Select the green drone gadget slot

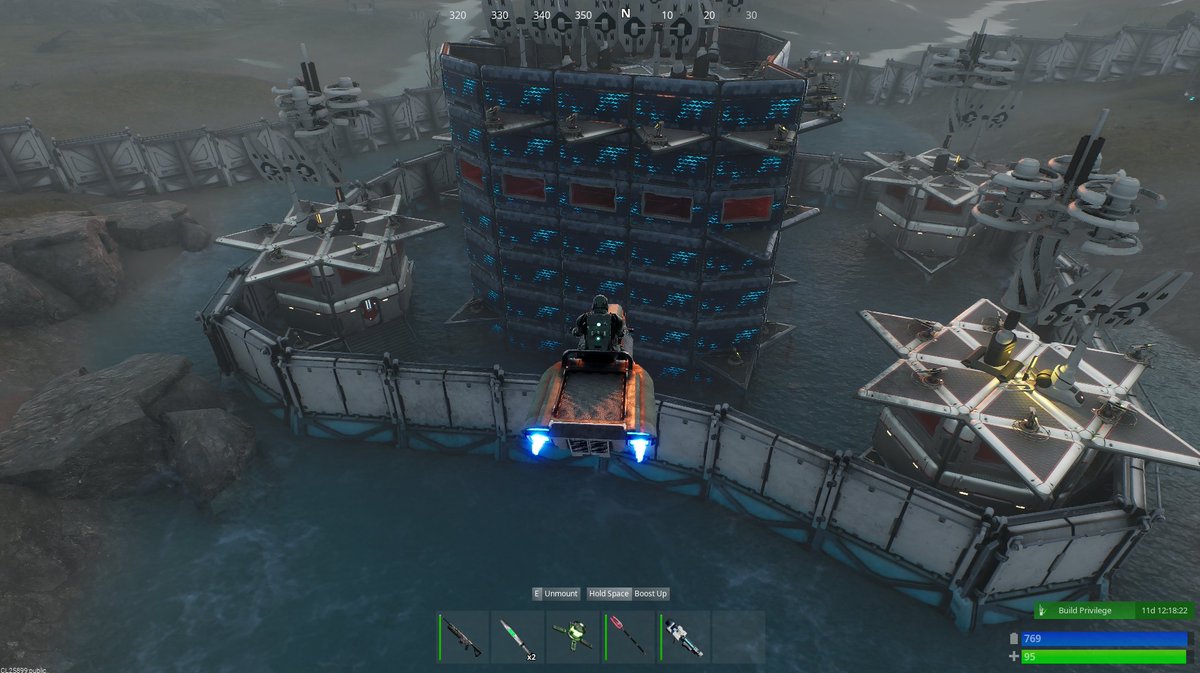click(x=572, y=637)
